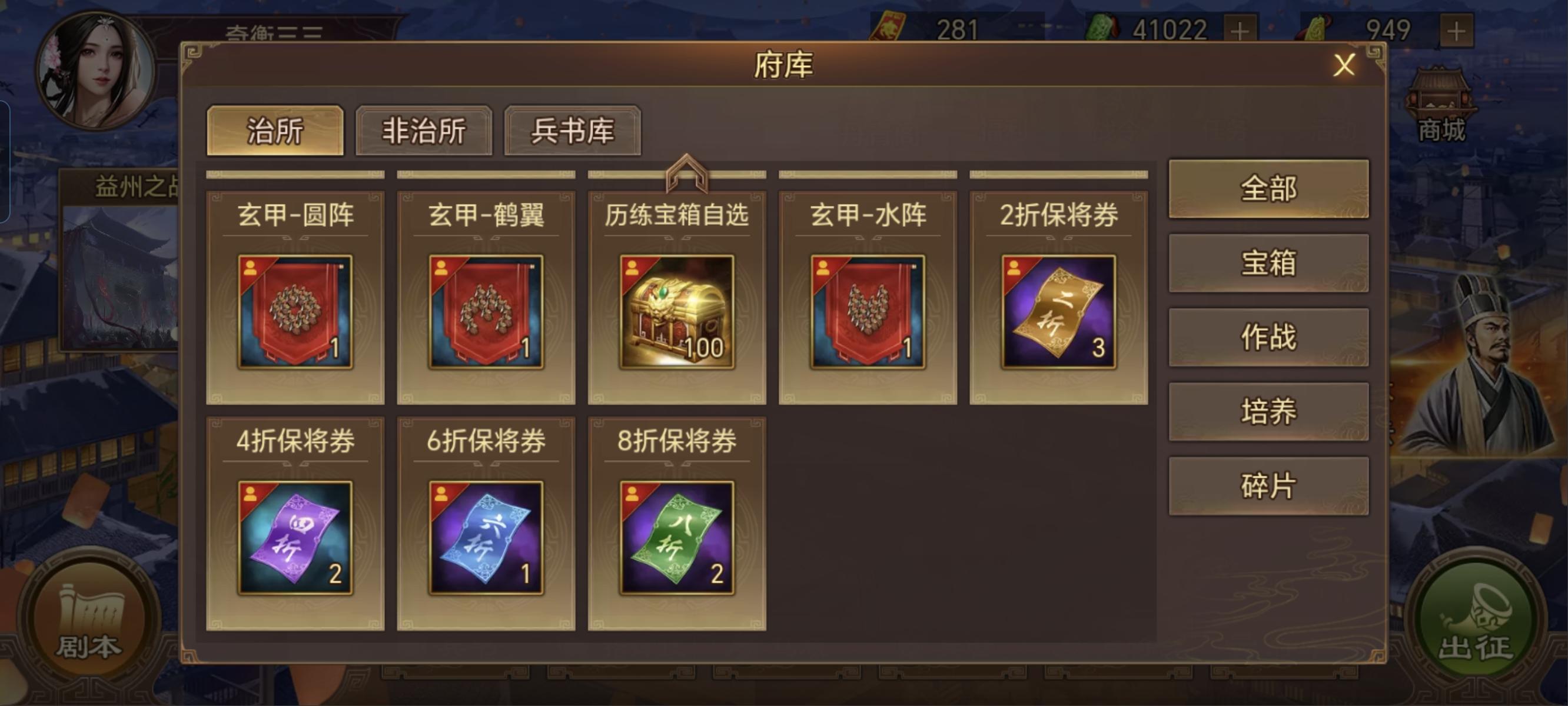Open the 兵书库 tab
Screen dimensions: 1568x706
tap(571, 131)
